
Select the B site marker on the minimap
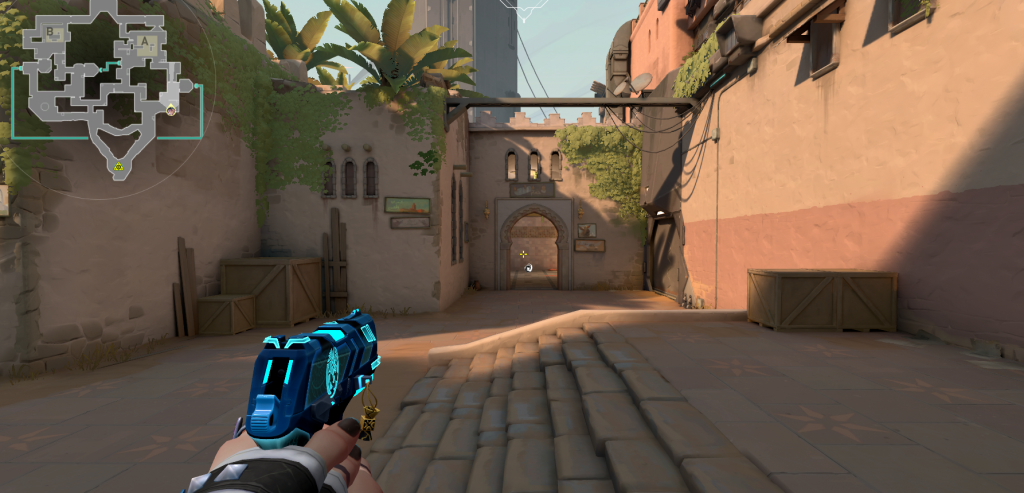pos(51,33)
